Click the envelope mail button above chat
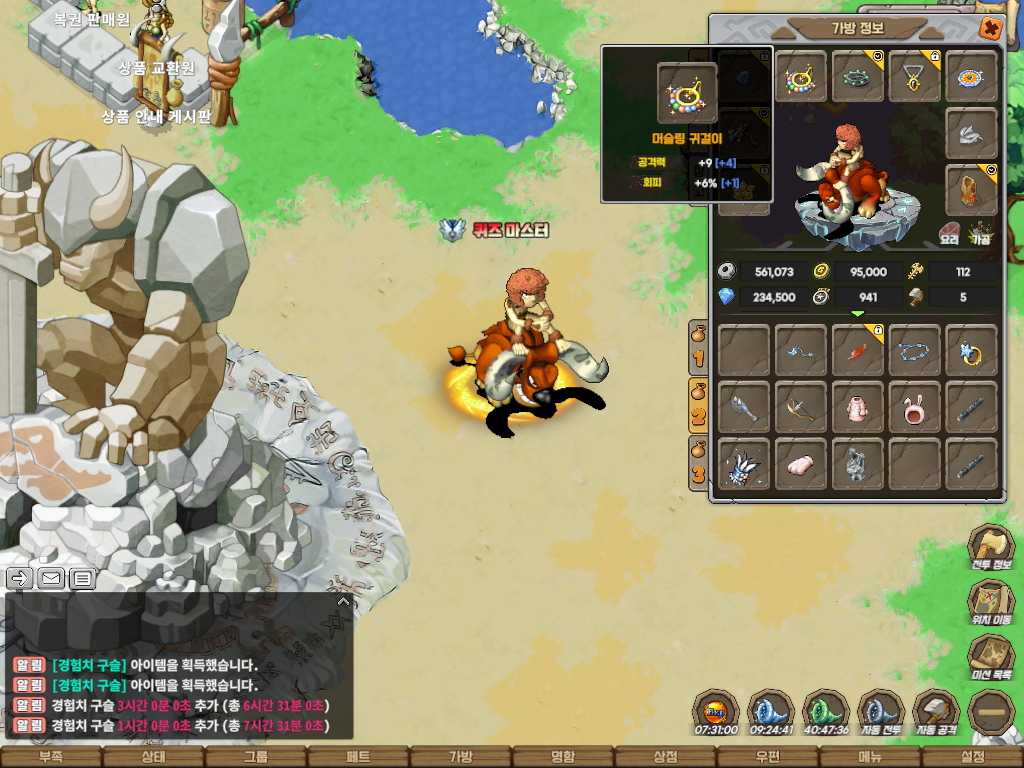This screenshot has height=768, width=1024. click(x=50, y=577)
